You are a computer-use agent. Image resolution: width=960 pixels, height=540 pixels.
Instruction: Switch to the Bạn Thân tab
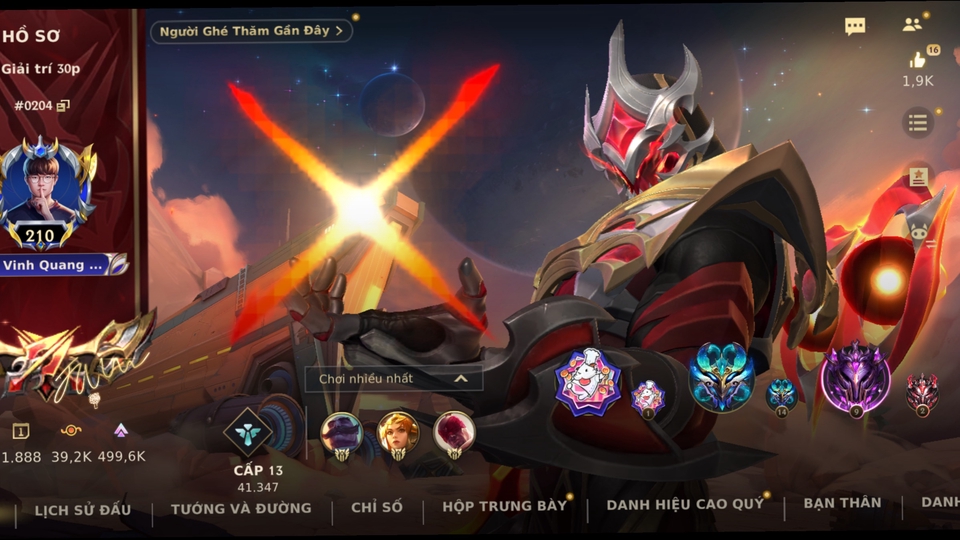(x=842, y=503)
